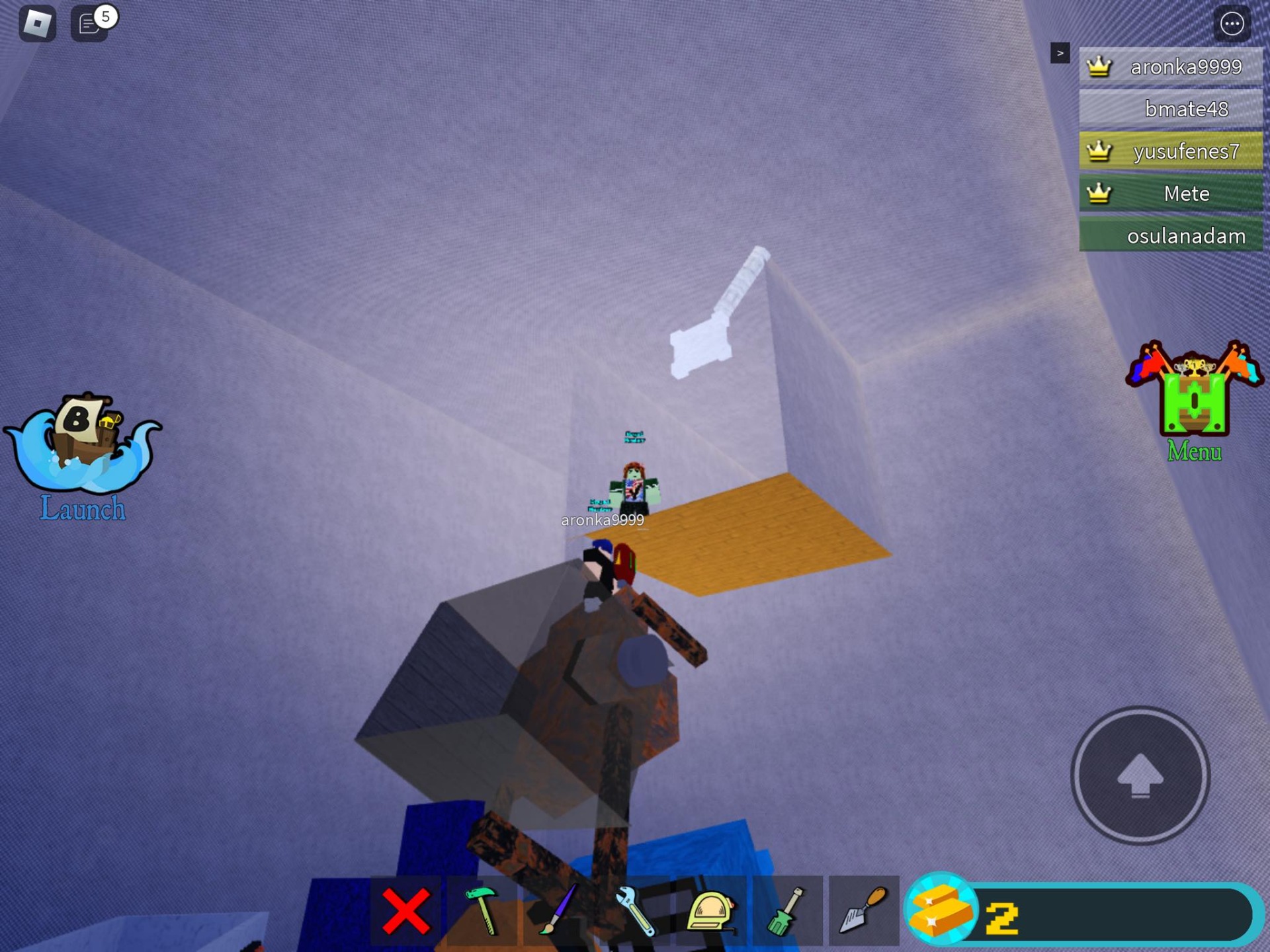Screen dimensions: 1270x952
Task: Select bmate48 in the player list
Action: coord(1171,109)
